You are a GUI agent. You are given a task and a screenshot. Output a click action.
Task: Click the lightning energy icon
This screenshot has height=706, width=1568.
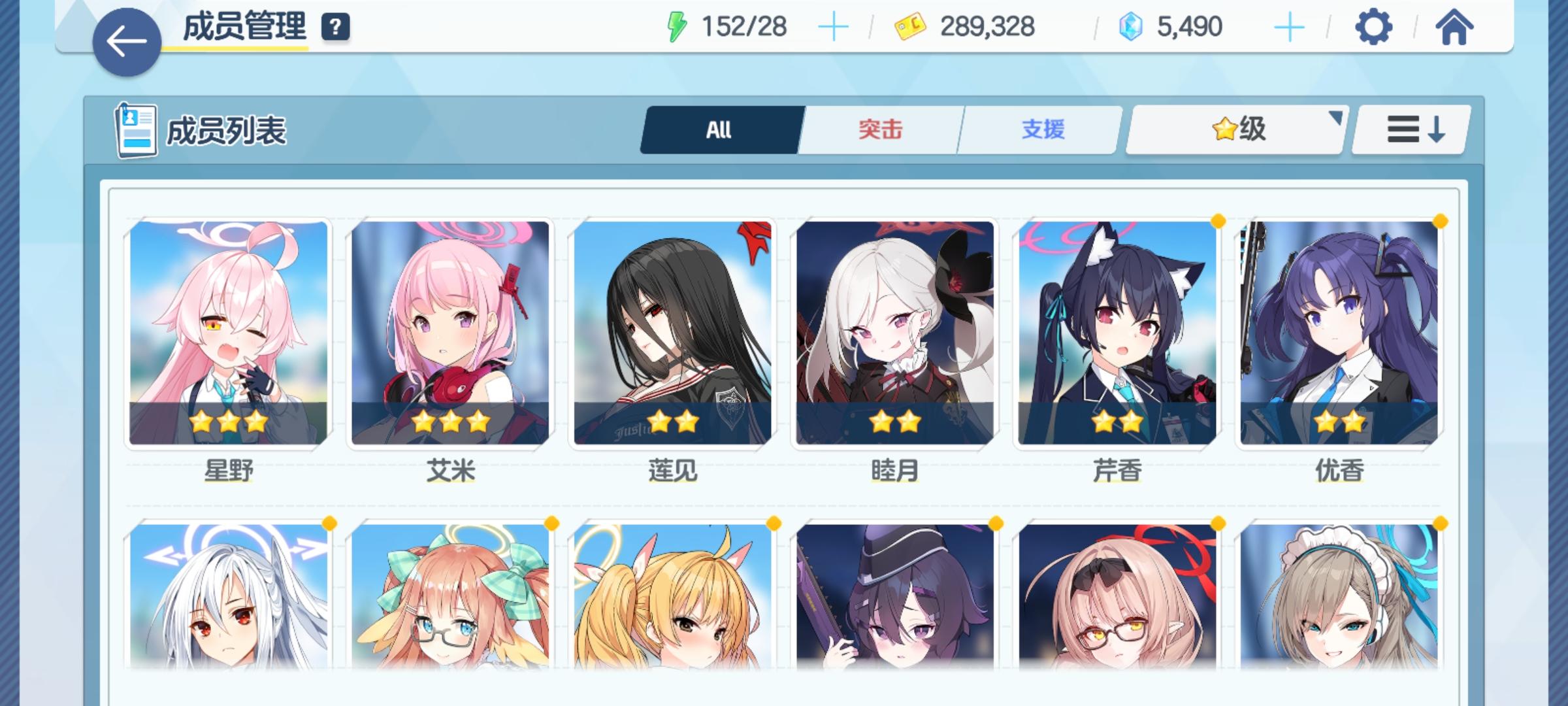(x=676, y=27)
